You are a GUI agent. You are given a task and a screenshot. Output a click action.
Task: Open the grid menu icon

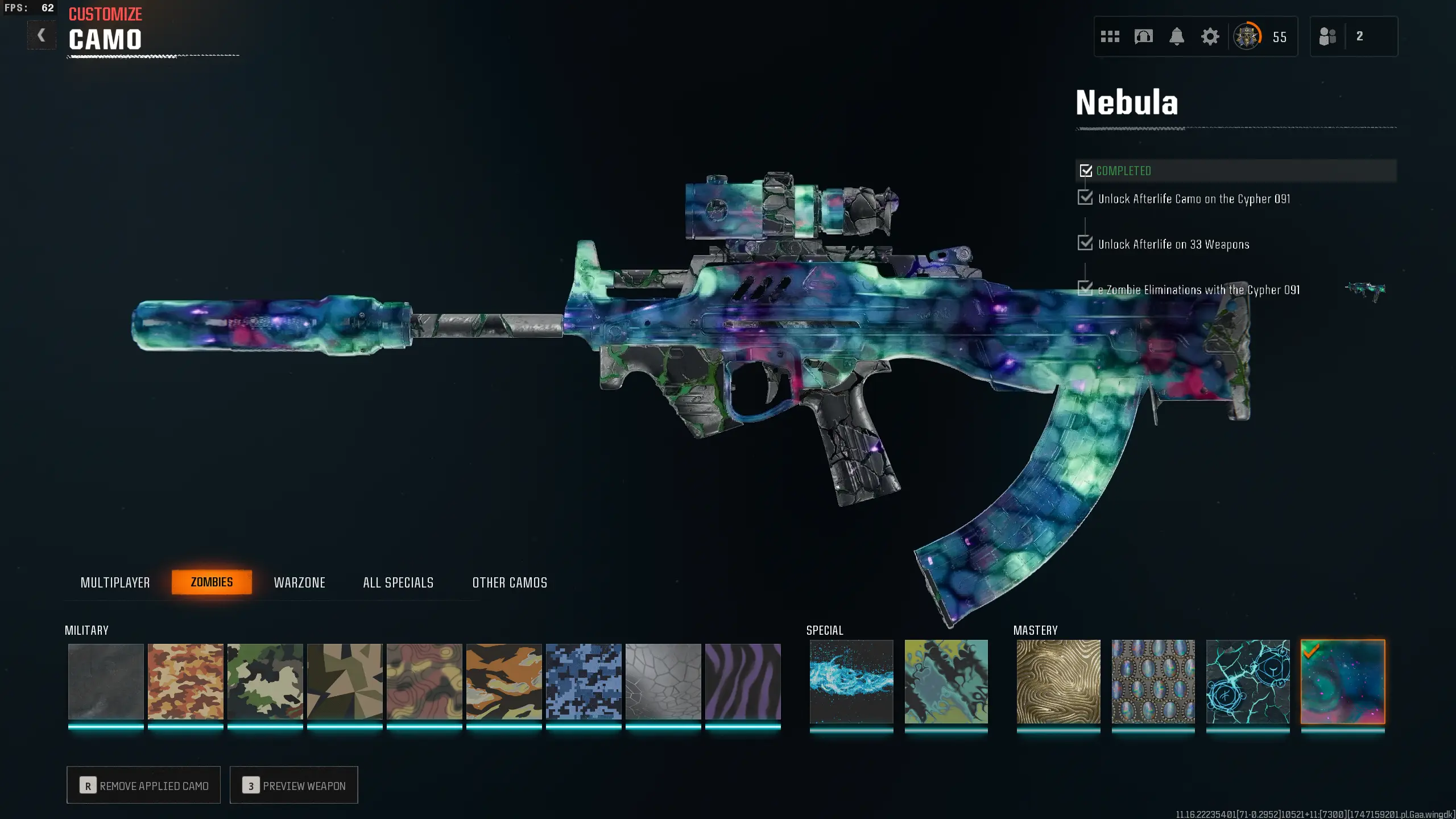1110,37
